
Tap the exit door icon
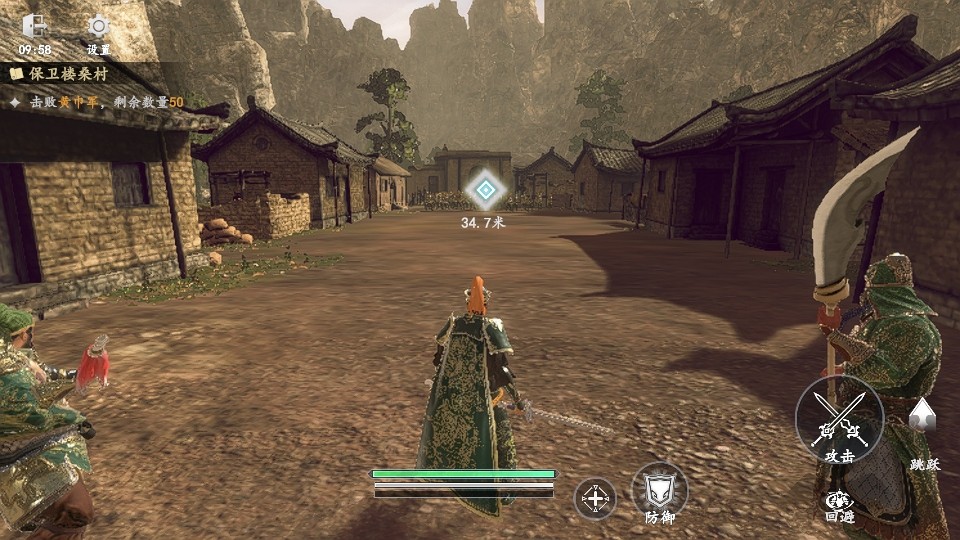34,26
